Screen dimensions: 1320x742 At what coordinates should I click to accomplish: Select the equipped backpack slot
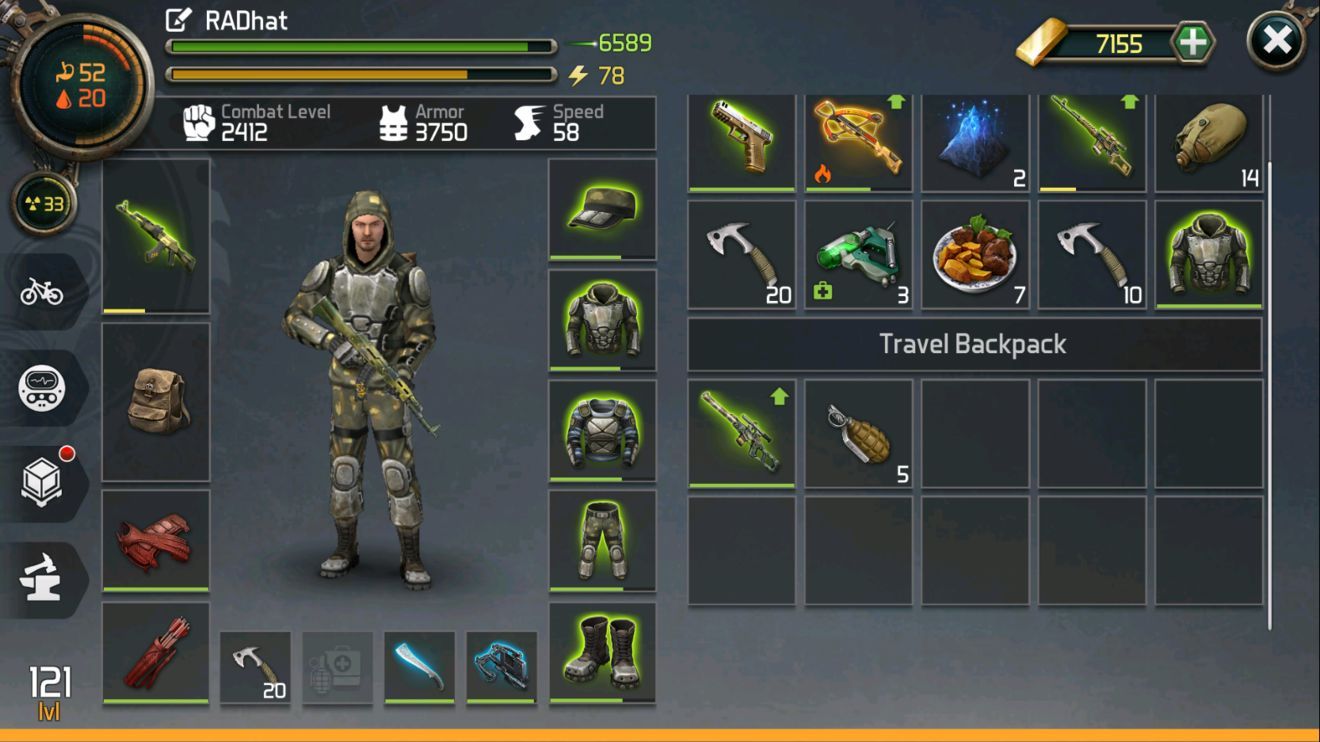click(x=156, y=401)
